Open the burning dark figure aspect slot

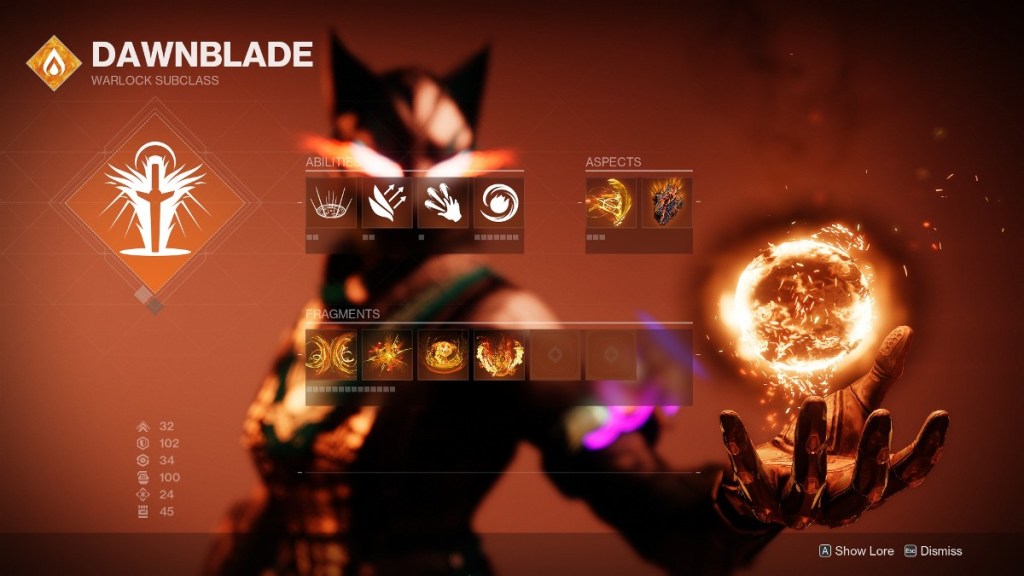tap(666, 202)
